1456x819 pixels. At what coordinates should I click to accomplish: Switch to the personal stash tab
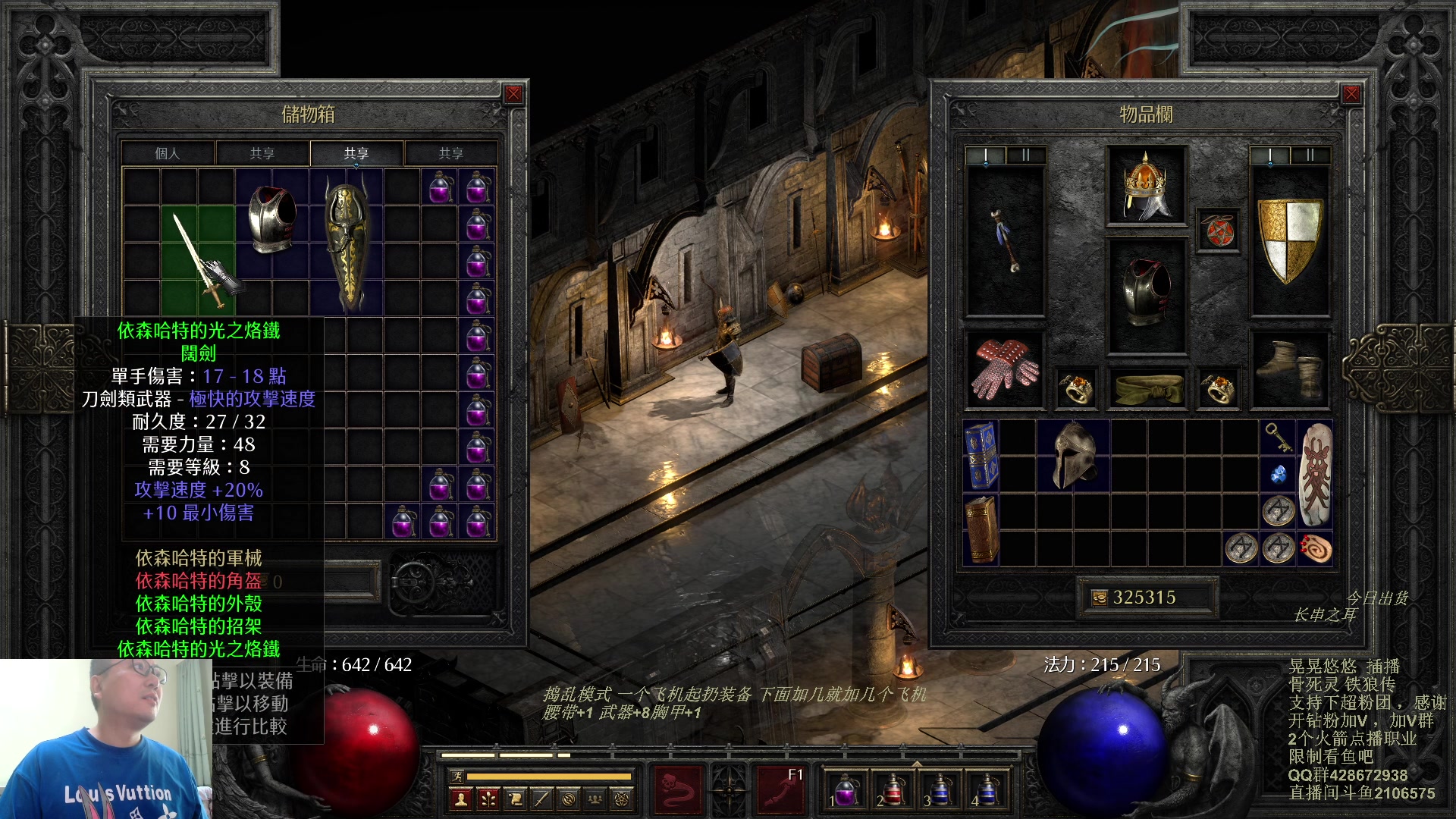[168, 153]
